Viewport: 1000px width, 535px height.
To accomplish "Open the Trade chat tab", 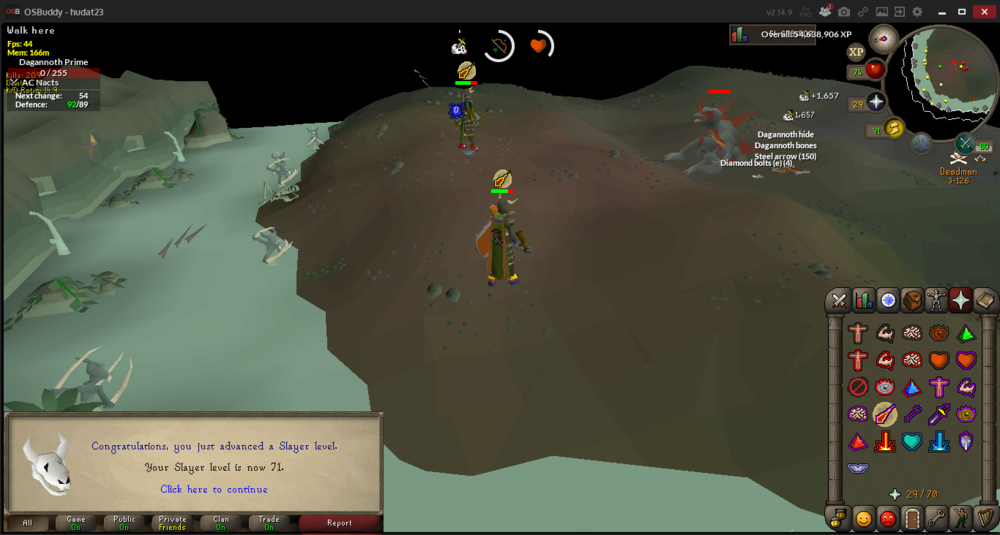I will (269, 522).
